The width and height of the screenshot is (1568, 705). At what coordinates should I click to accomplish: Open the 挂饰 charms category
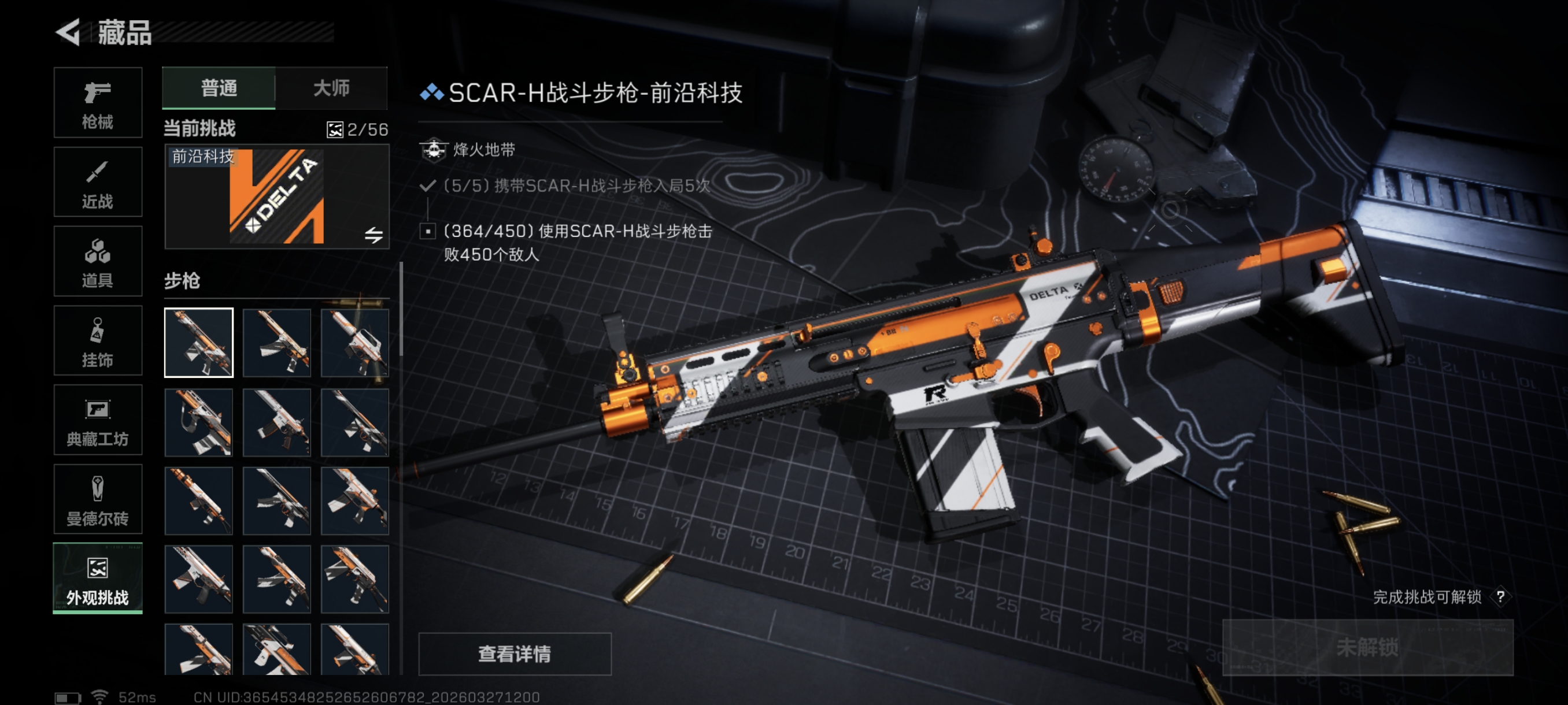[97, 340]
